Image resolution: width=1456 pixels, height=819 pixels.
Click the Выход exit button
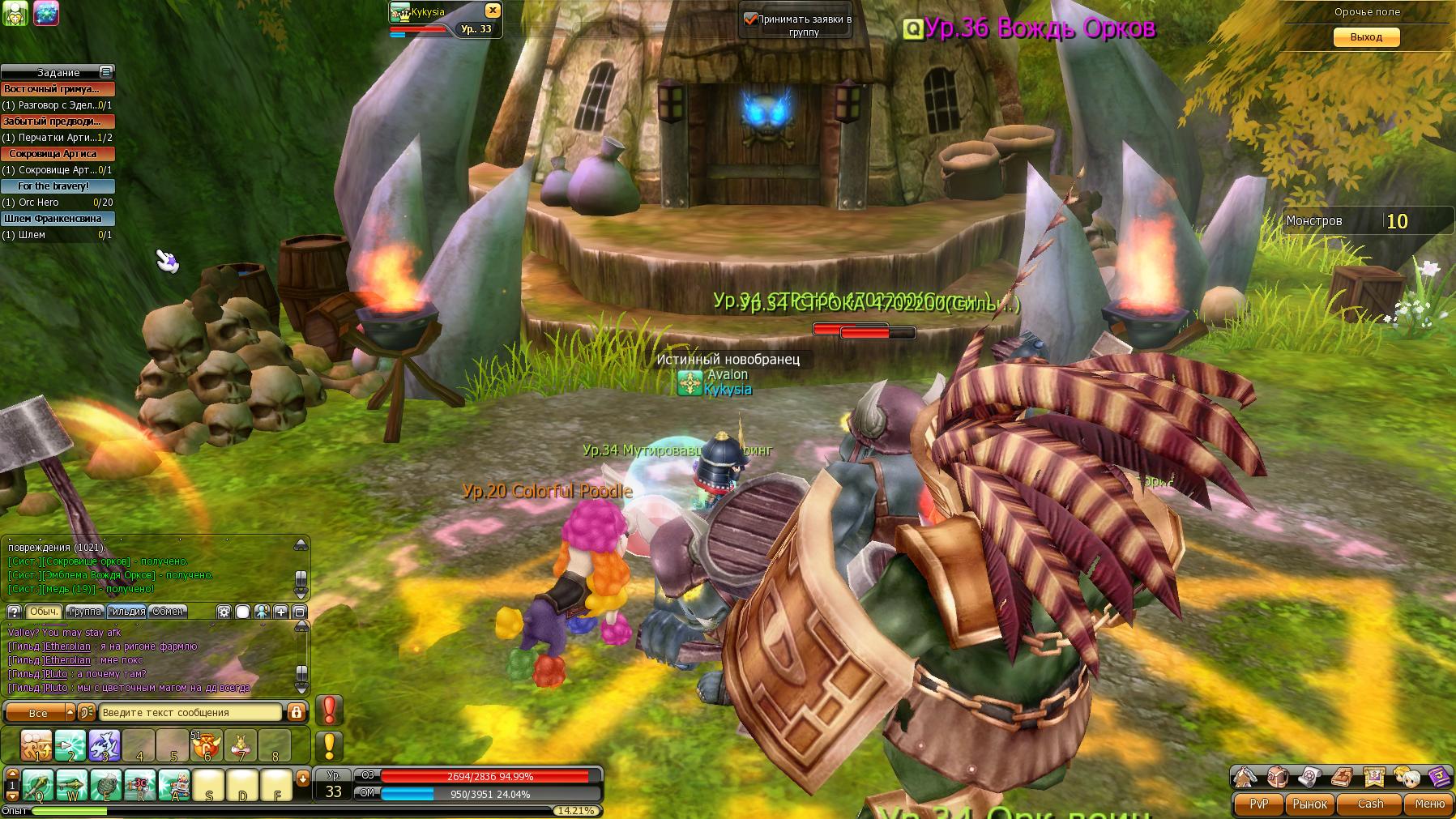[1366, 37]
